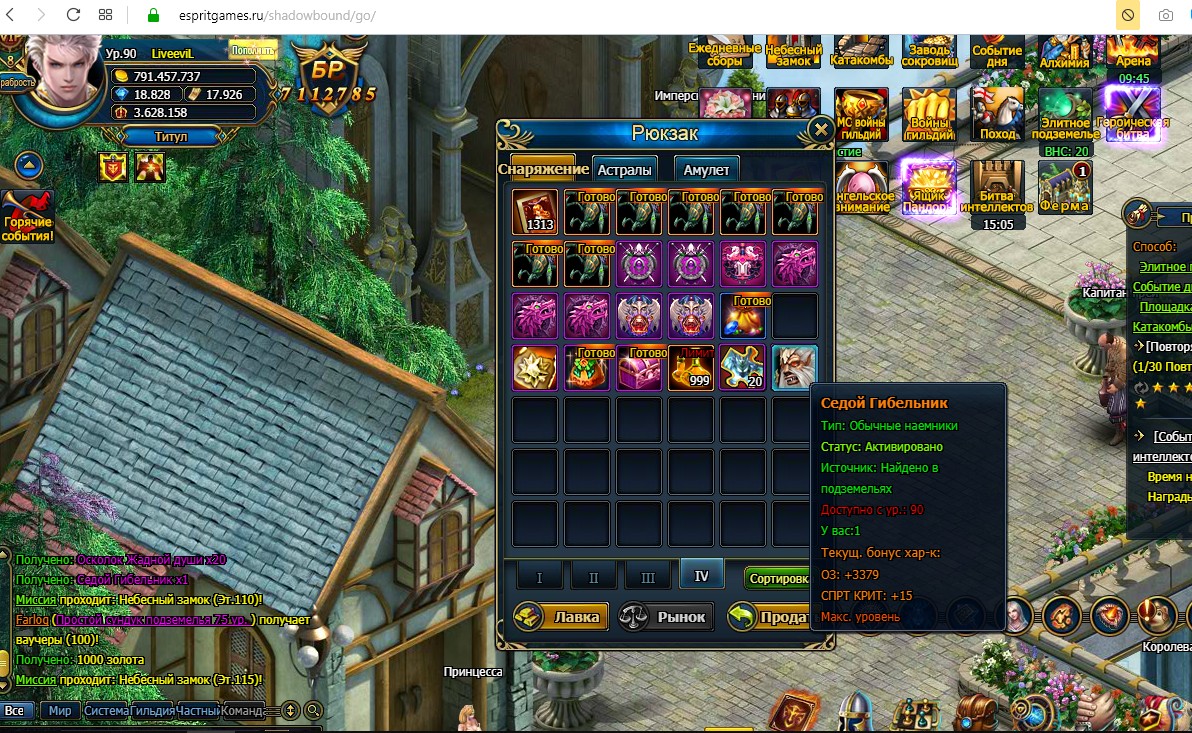This screenshot has width=1192, height=733.
Task: Switch chat to the Мир channel
Action: [60, 710]
